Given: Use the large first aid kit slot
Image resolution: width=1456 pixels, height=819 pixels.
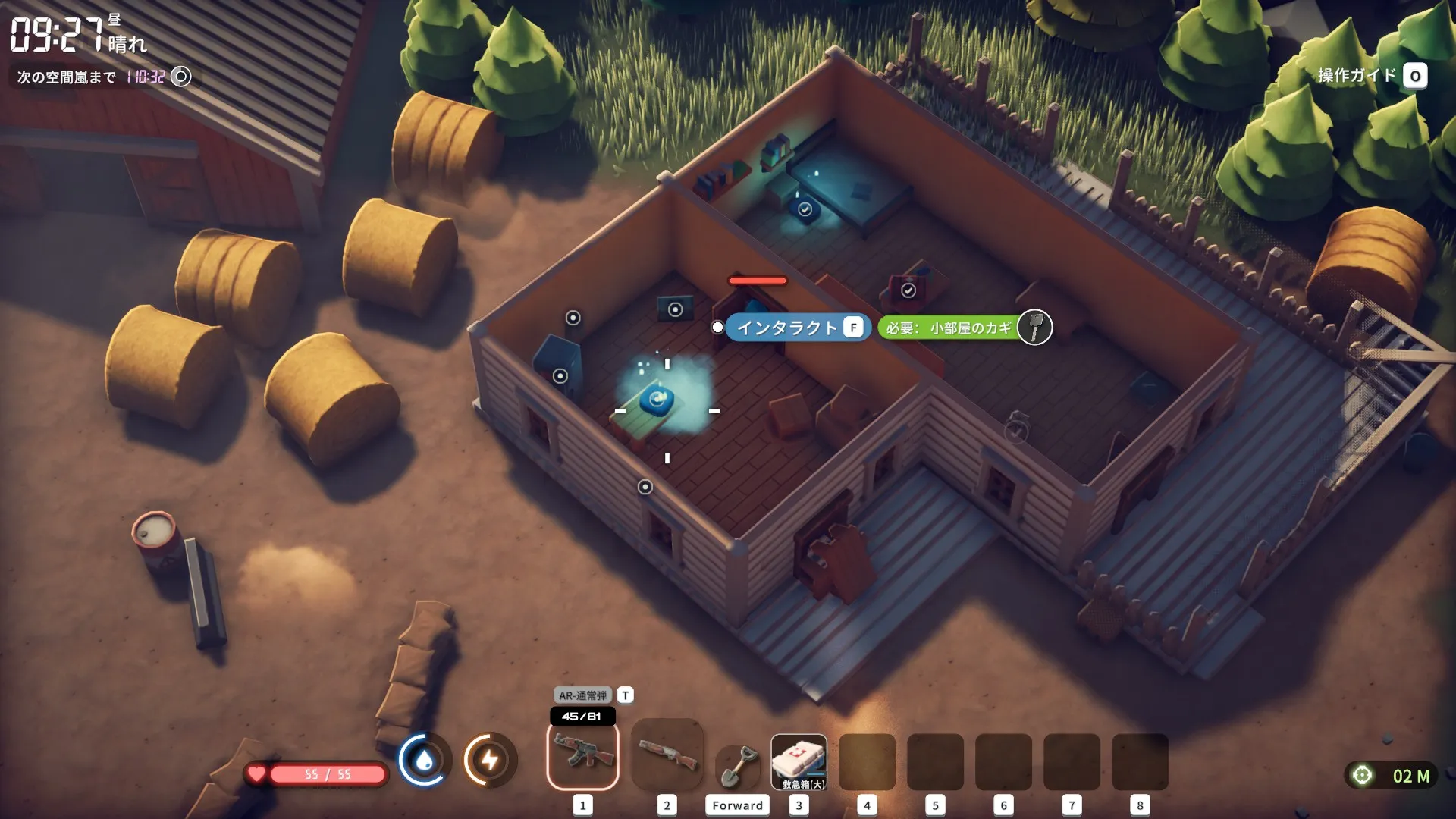Looking at the screenshot, I should (799, 762).
